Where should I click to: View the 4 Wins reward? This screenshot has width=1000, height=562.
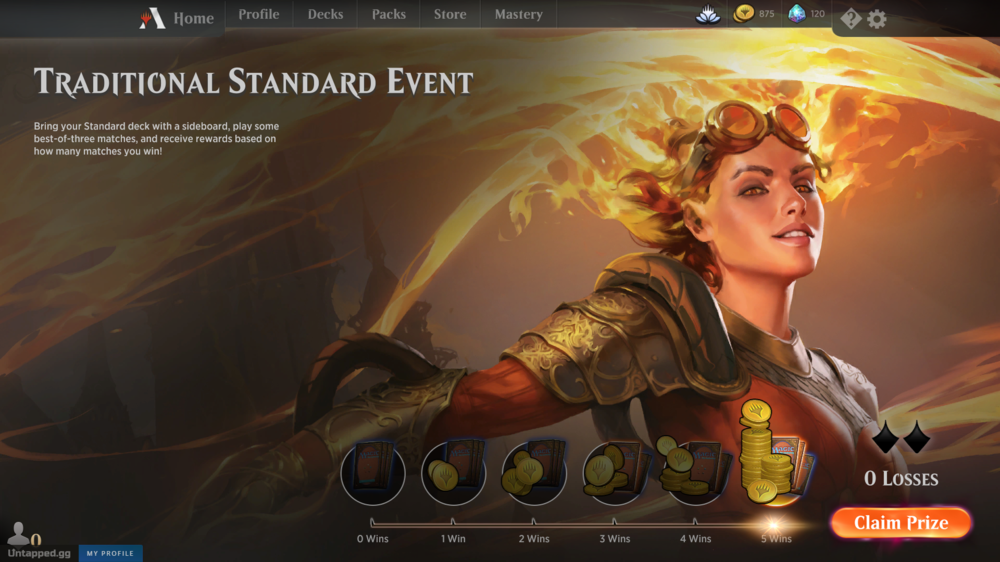(695, 470)
